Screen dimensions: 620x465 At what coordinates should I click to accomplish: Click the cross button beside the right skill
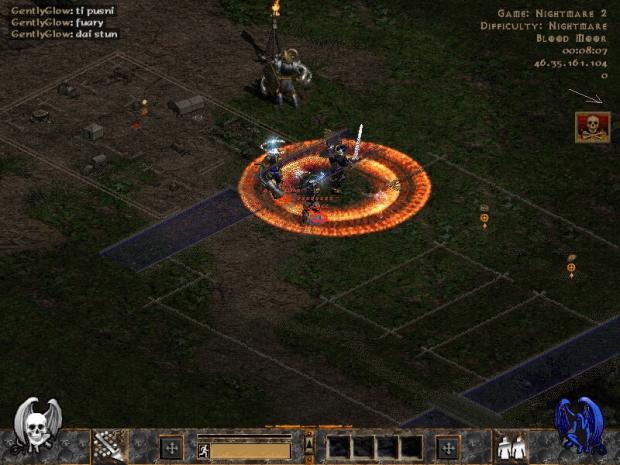click(448, 447)
